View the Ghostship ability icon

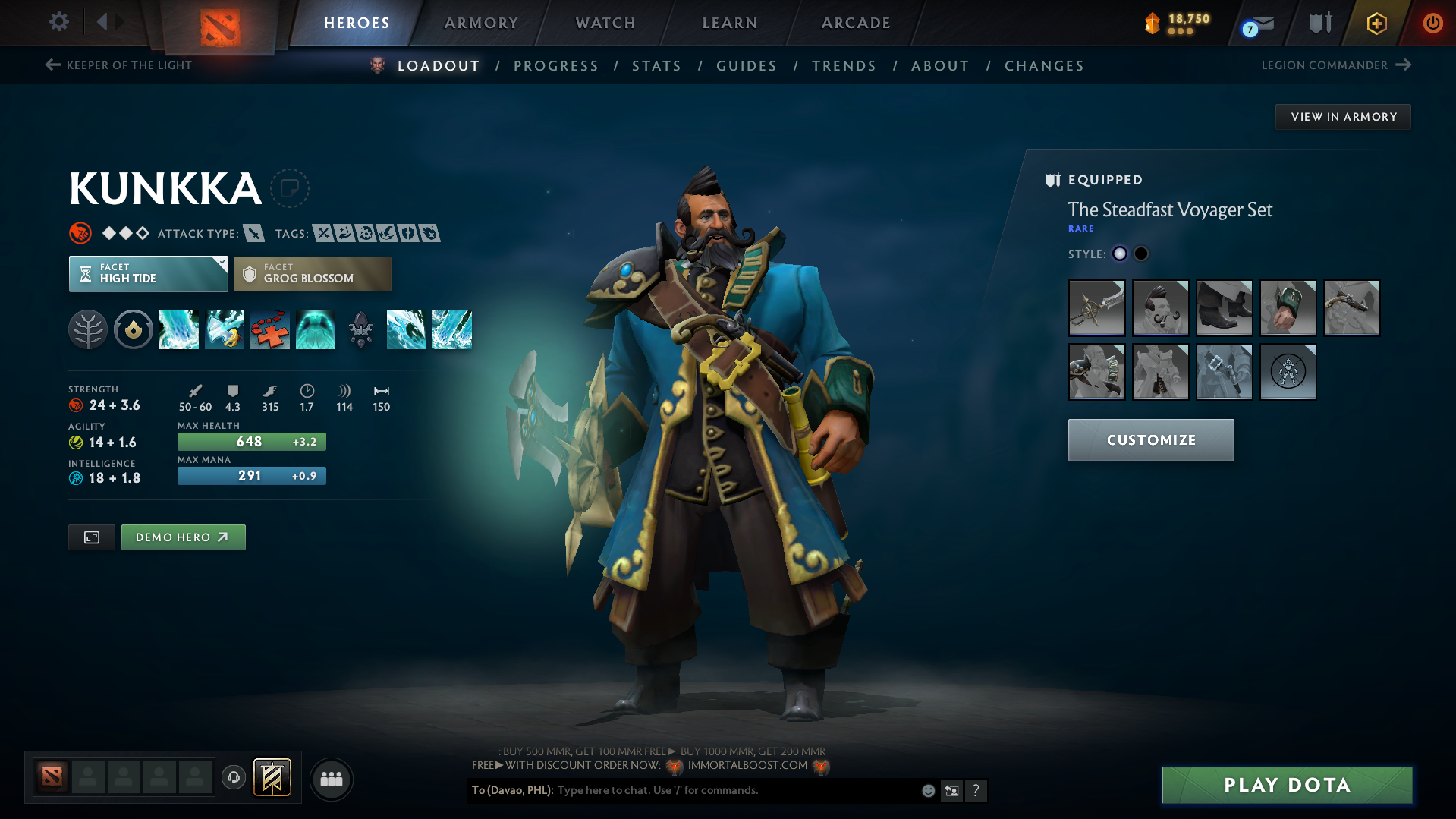click(316, 329)
